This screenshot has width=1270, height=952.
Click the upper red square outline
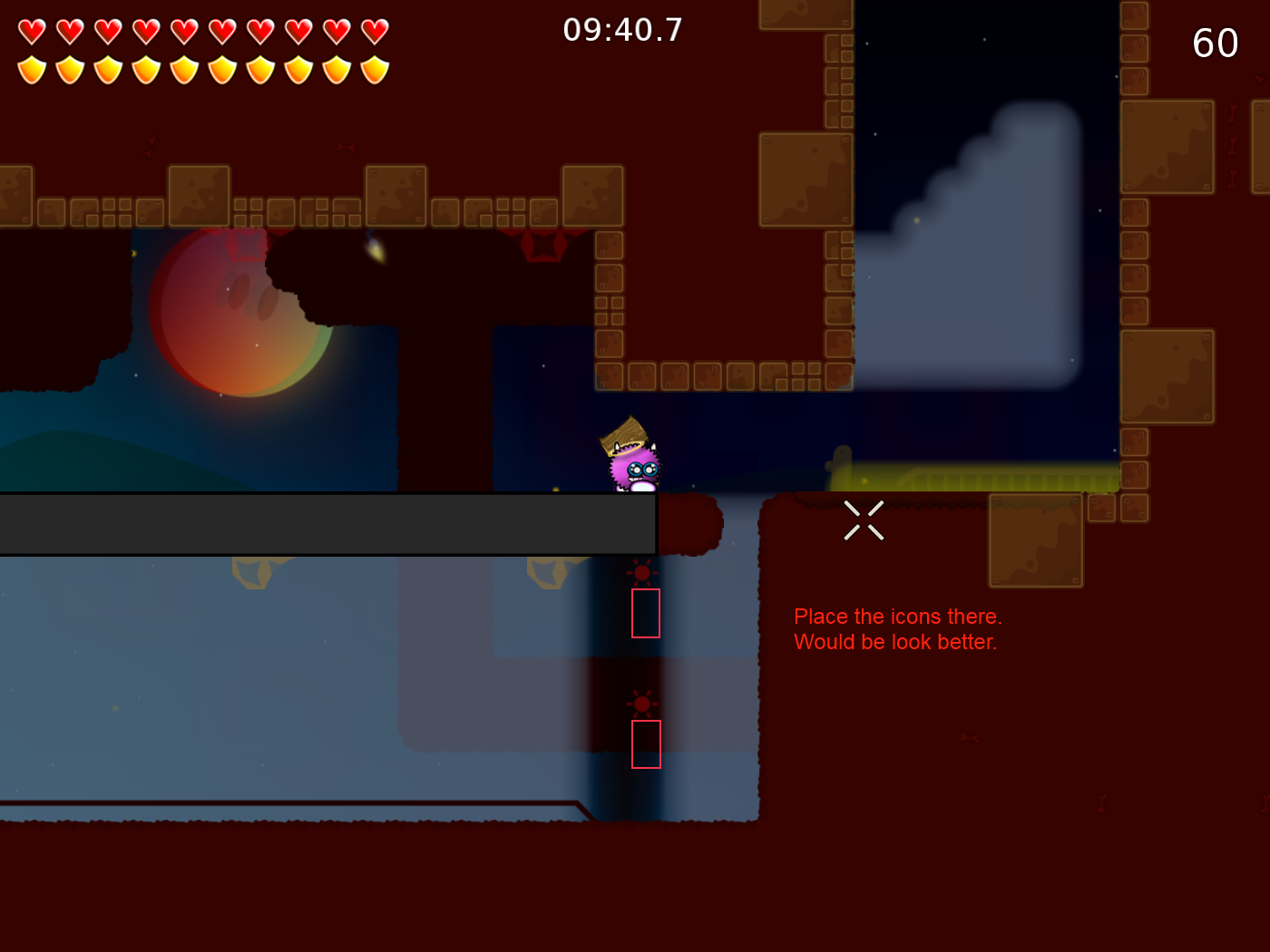645,613
